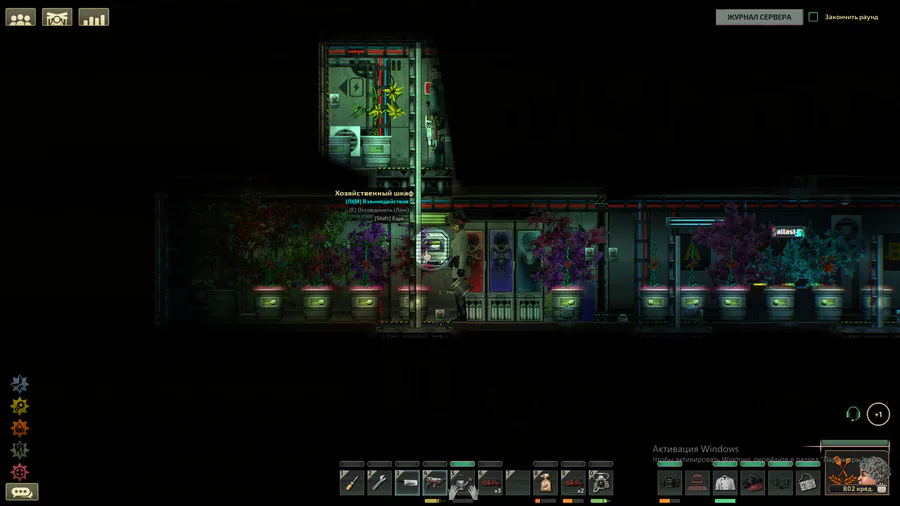Toggle the chat box button
The height and width of the screenshot is (506, 900).
22,492
